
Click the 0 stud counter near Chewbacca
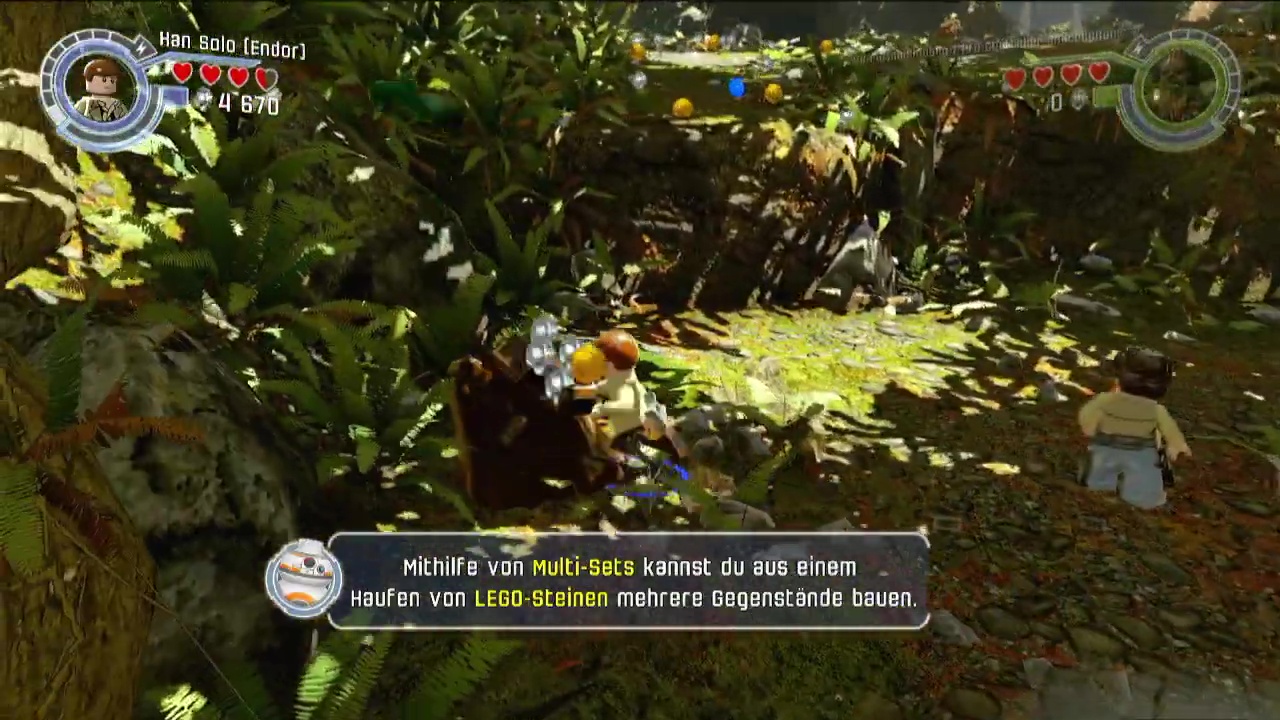point(1057,99)
